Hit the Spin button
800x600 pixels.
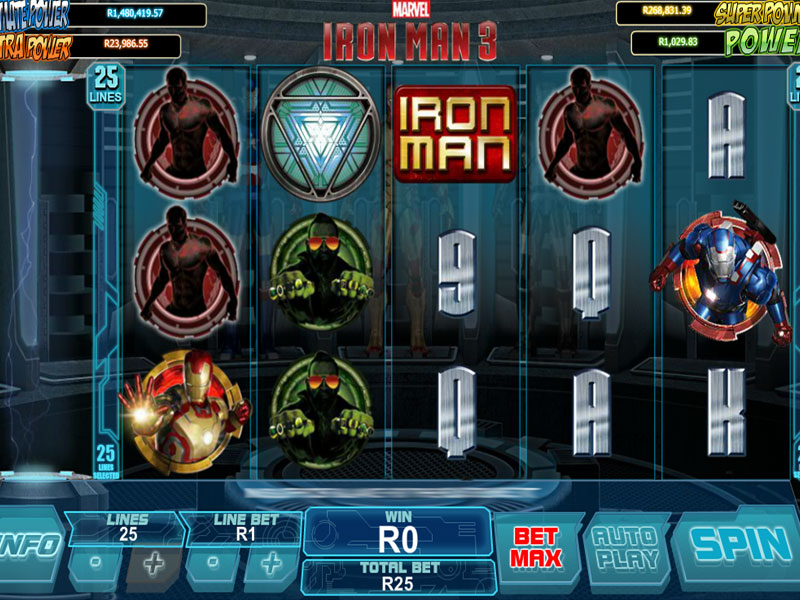(738, 546)
